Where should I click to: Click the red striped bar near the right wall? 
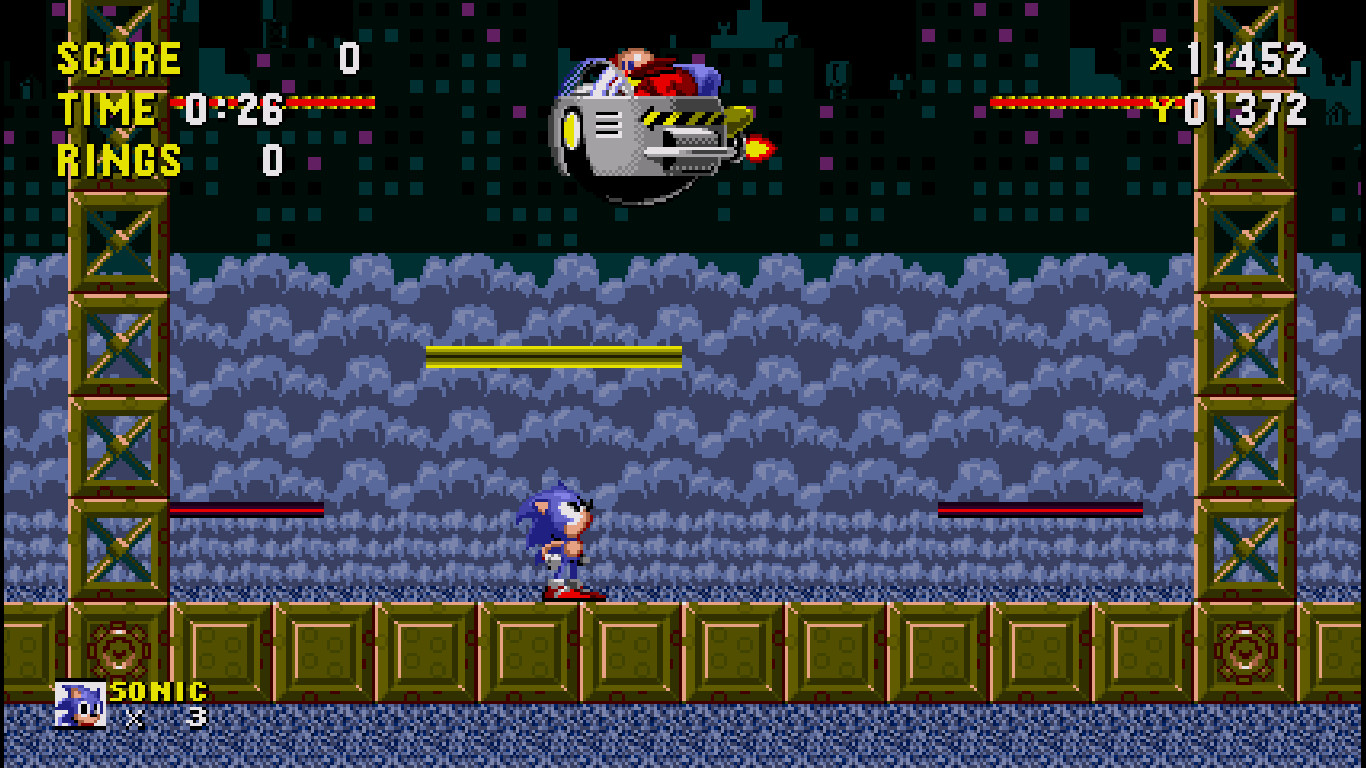pos(1040,511)
